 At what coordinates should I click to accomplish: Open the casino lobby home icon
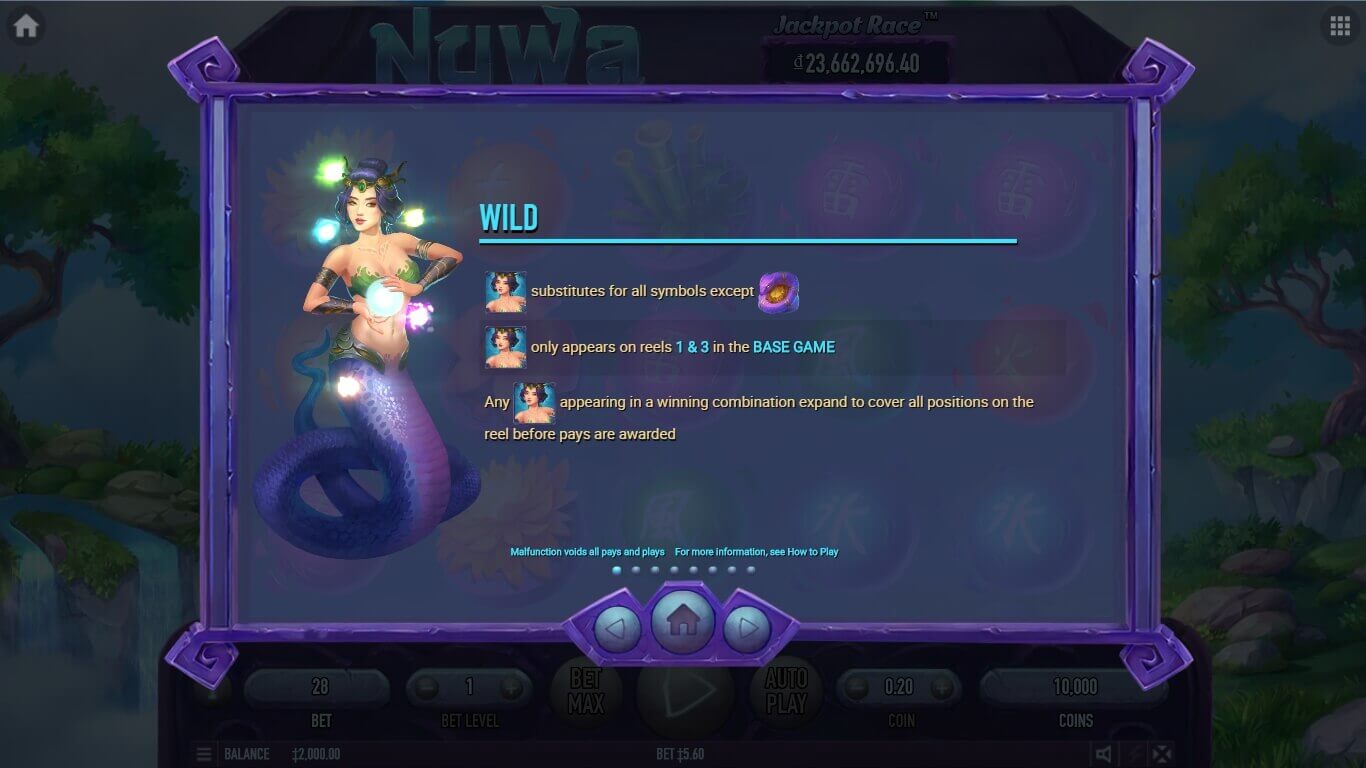coord(26,26)
